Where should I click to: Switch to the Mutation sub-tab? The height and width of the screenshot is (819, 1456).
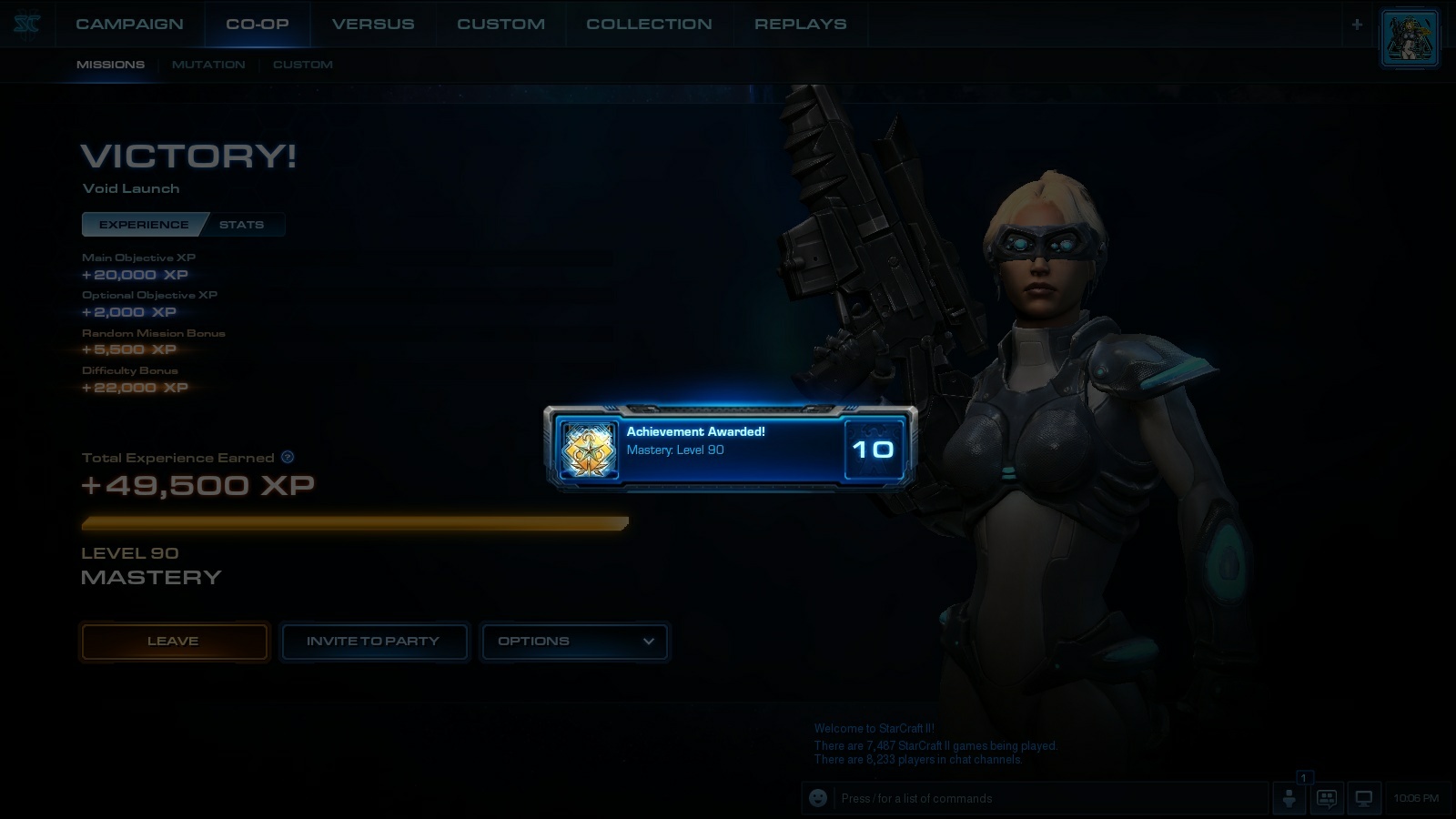[x=208, y=65]
